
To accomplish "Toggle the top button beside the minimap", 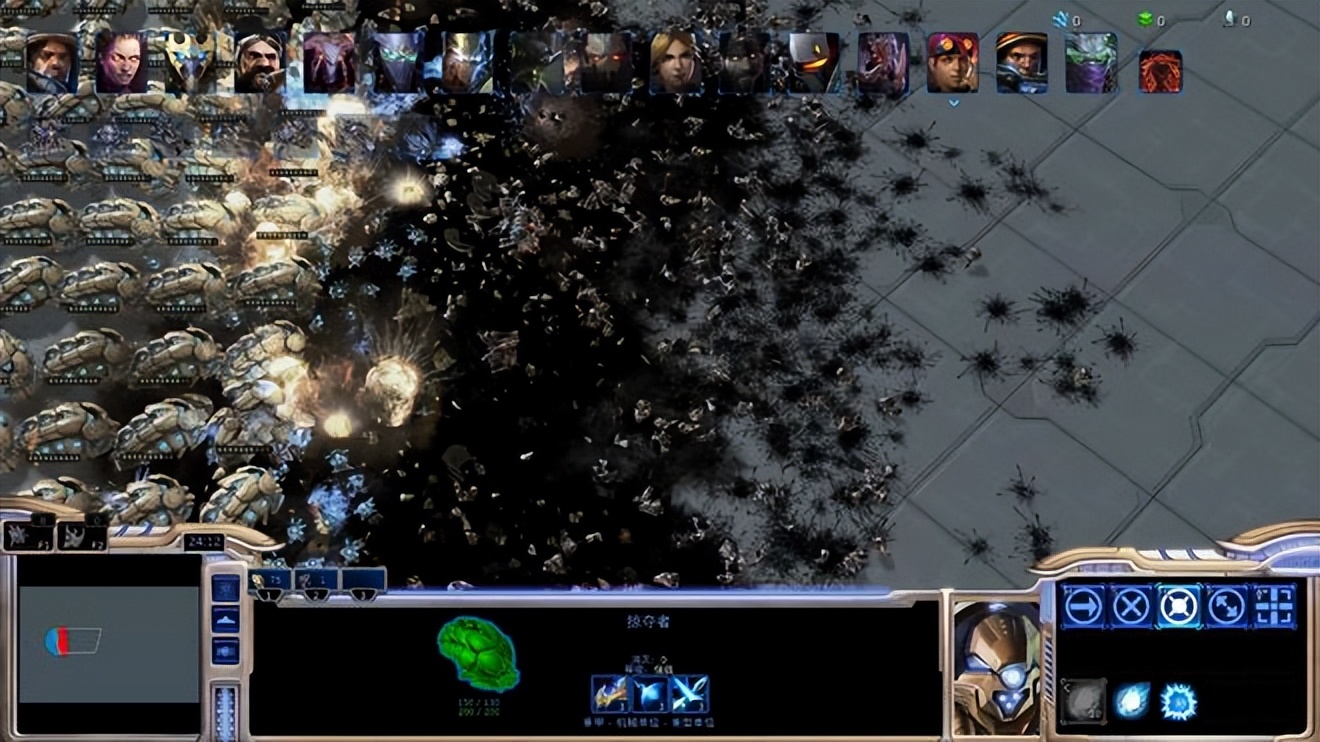I will point(226,588).
